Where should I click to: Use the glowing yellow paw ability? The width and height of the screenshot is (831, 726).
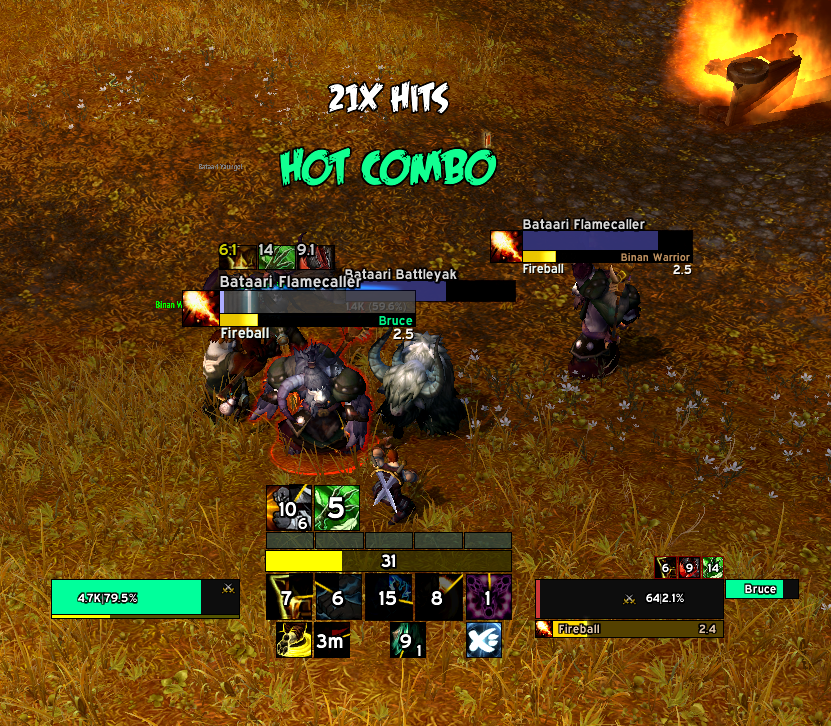click(x=292, y=641)
